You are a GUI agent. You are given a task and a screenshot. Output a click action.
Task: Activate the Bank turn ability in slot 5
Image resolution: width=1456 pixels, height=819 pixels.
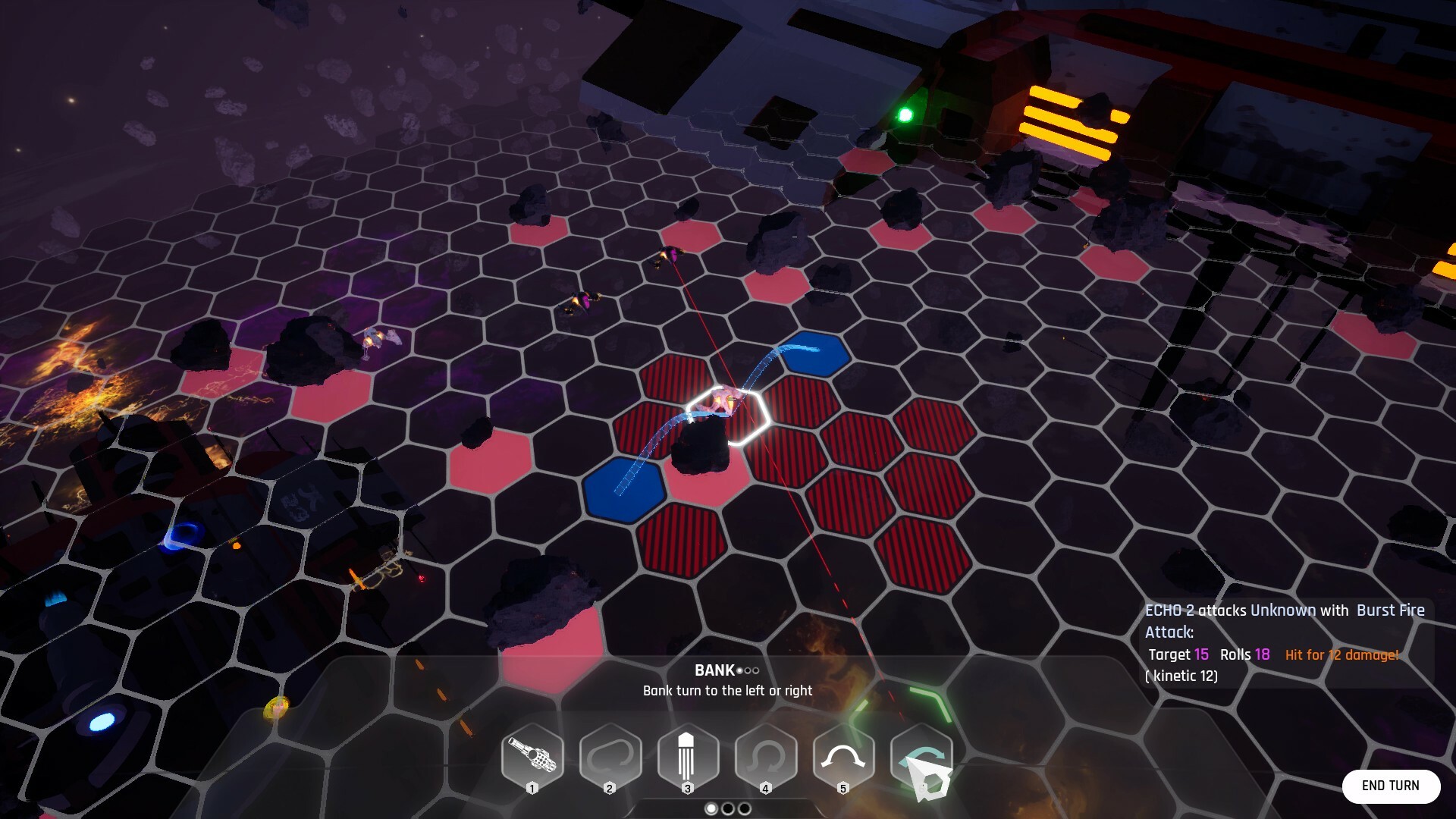coord(843,756)
